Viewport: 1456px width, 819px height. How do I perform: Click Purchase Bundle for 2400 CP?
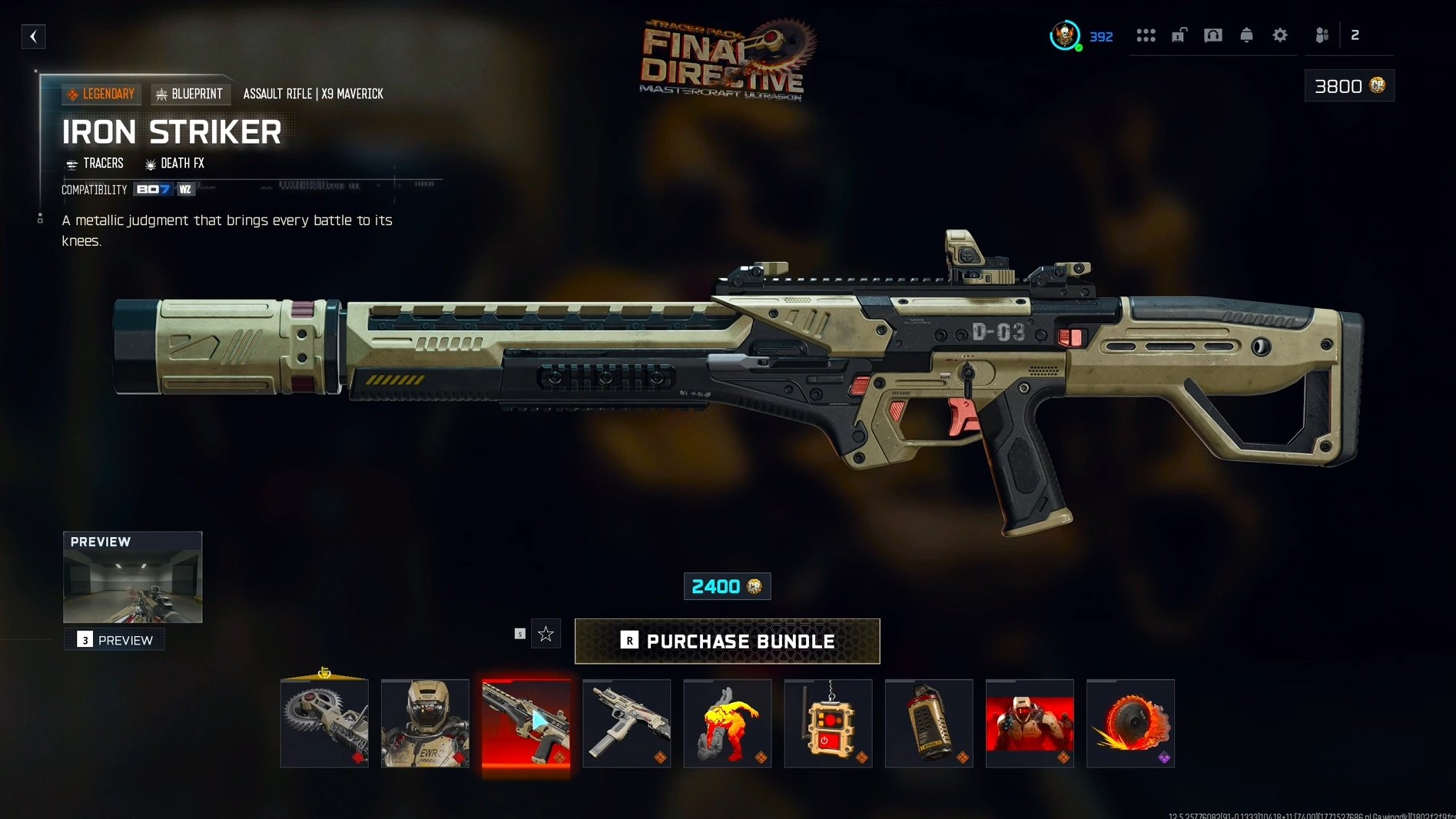pos(727,641)
